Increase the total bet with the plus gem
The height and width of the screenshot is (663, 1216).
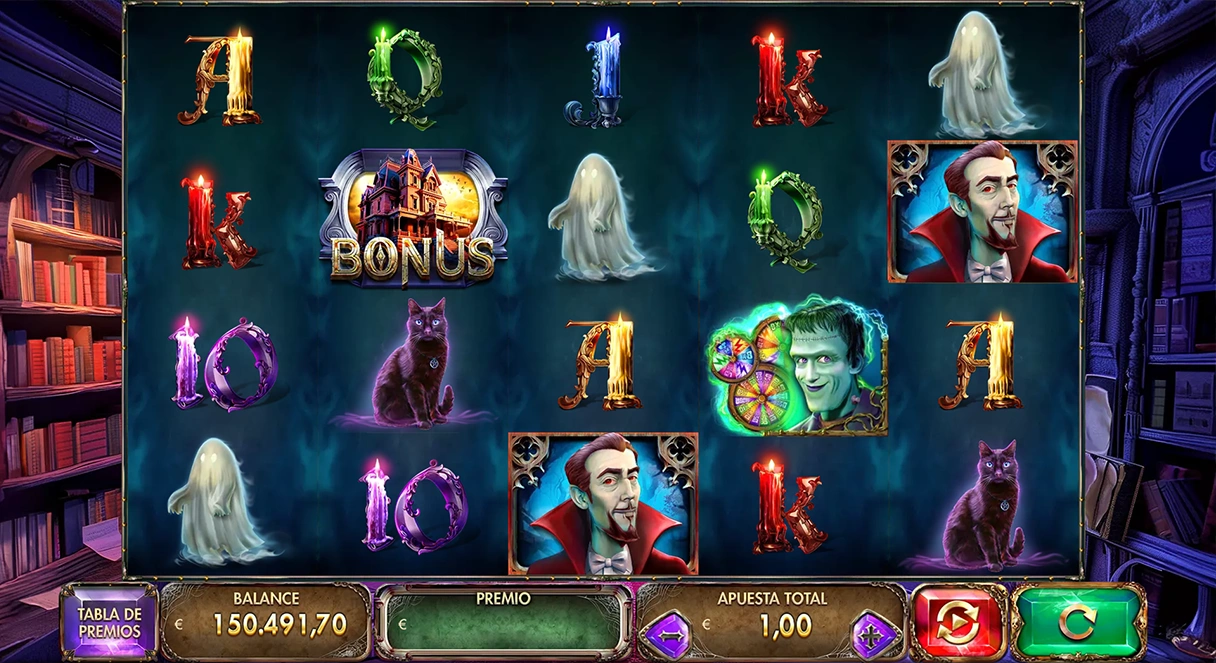876,635
